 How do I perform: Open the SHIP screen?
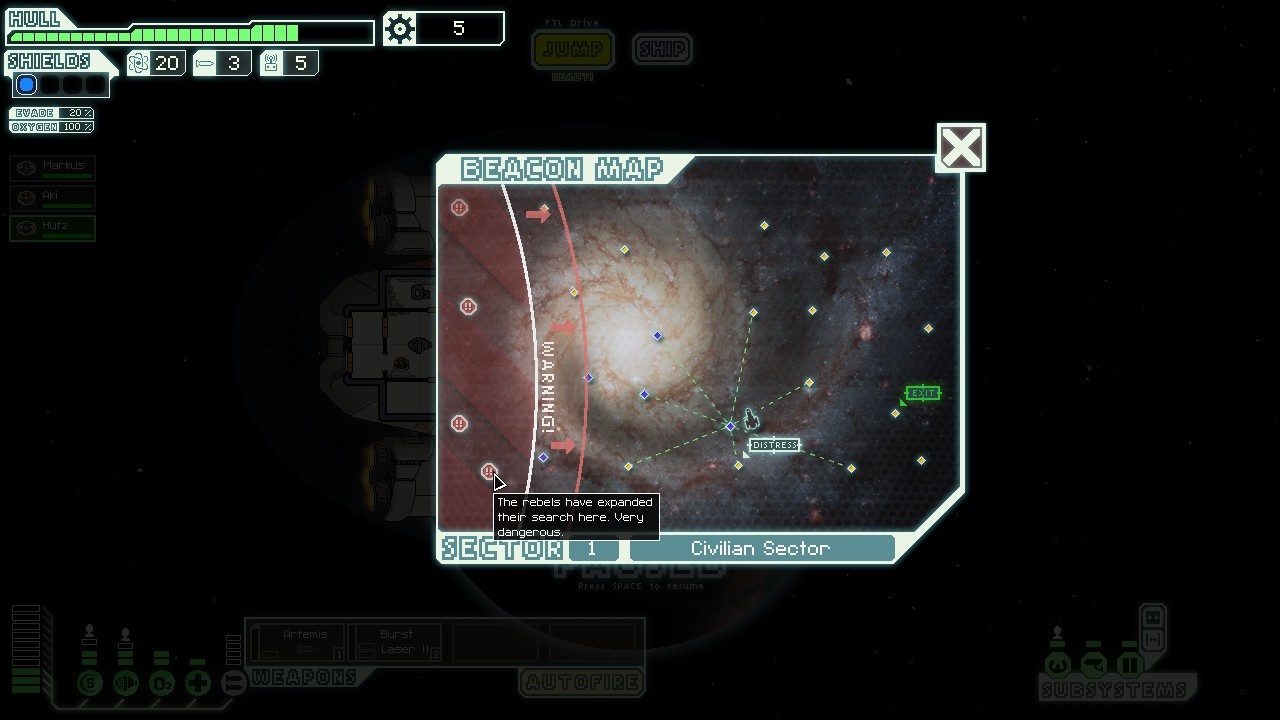662,49
